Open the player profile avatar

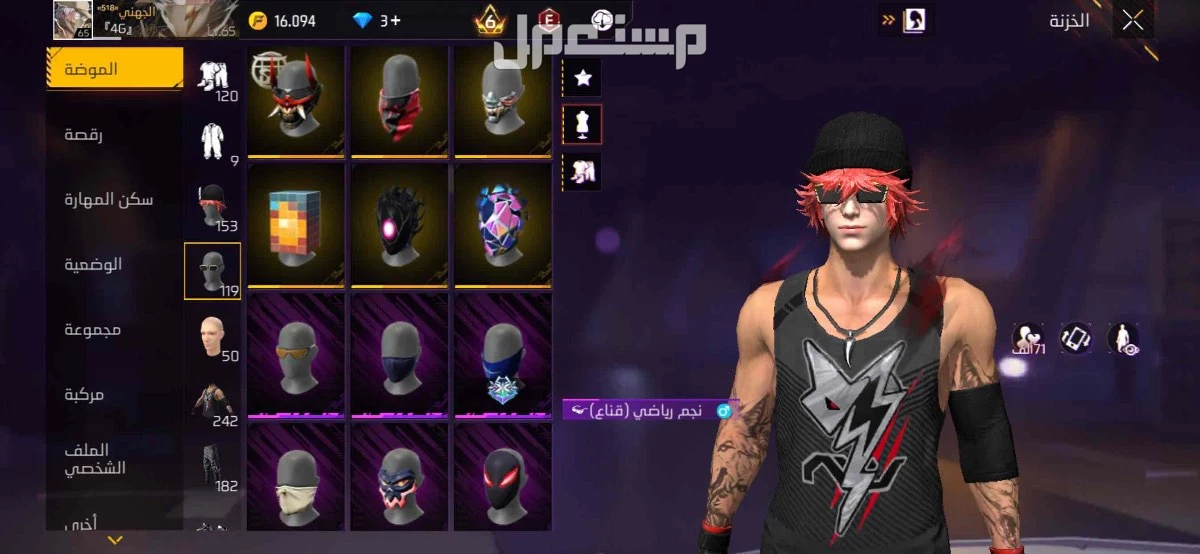[72, 20]
